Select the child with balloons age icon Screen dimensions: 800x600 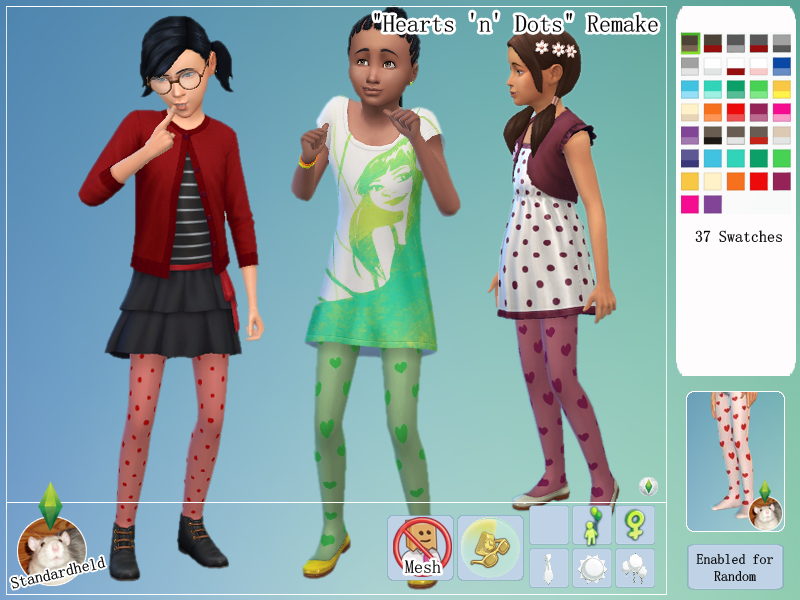[592, 526]
